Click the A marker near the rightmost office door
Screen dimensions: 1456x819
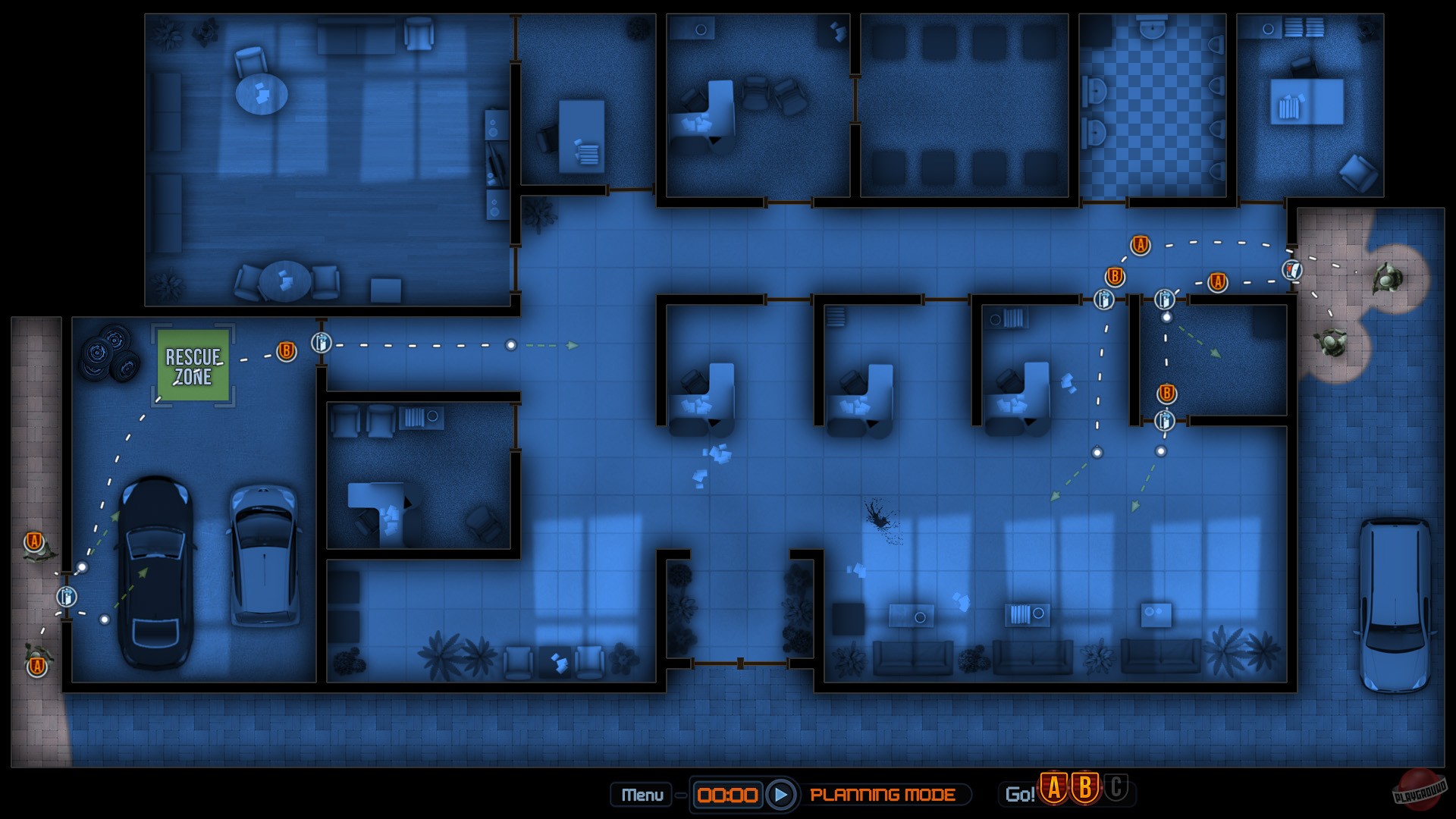point(1218,281)
